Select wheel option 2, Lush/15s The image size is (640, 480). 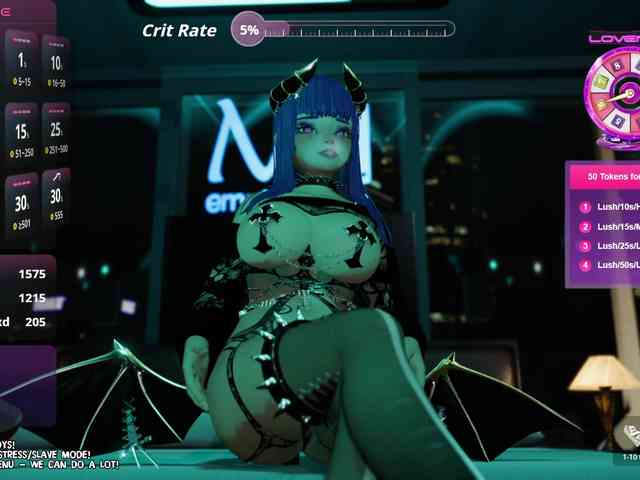point(606,227)
